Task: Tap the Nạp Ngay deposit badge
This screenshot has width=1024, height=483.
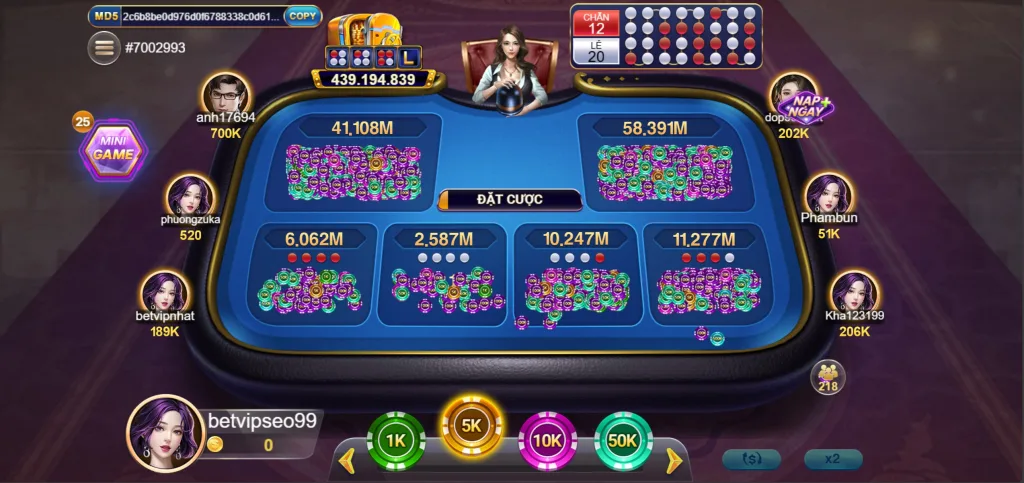Action: (808, 106)
